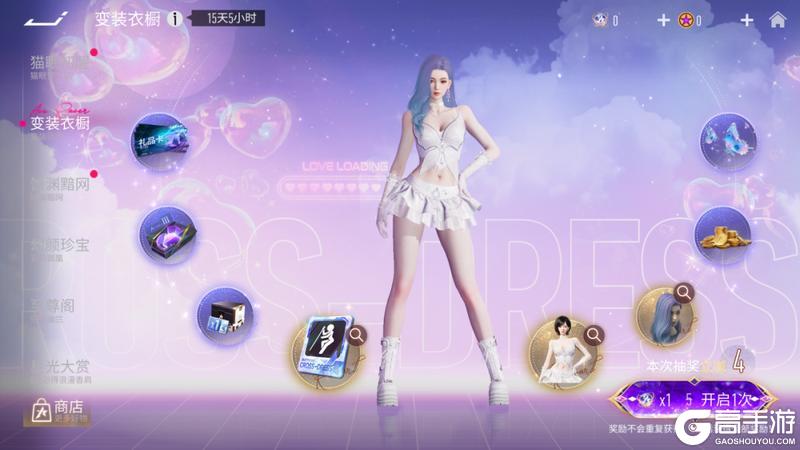Inspect the purple crate reward bubble

pos(166,233)
